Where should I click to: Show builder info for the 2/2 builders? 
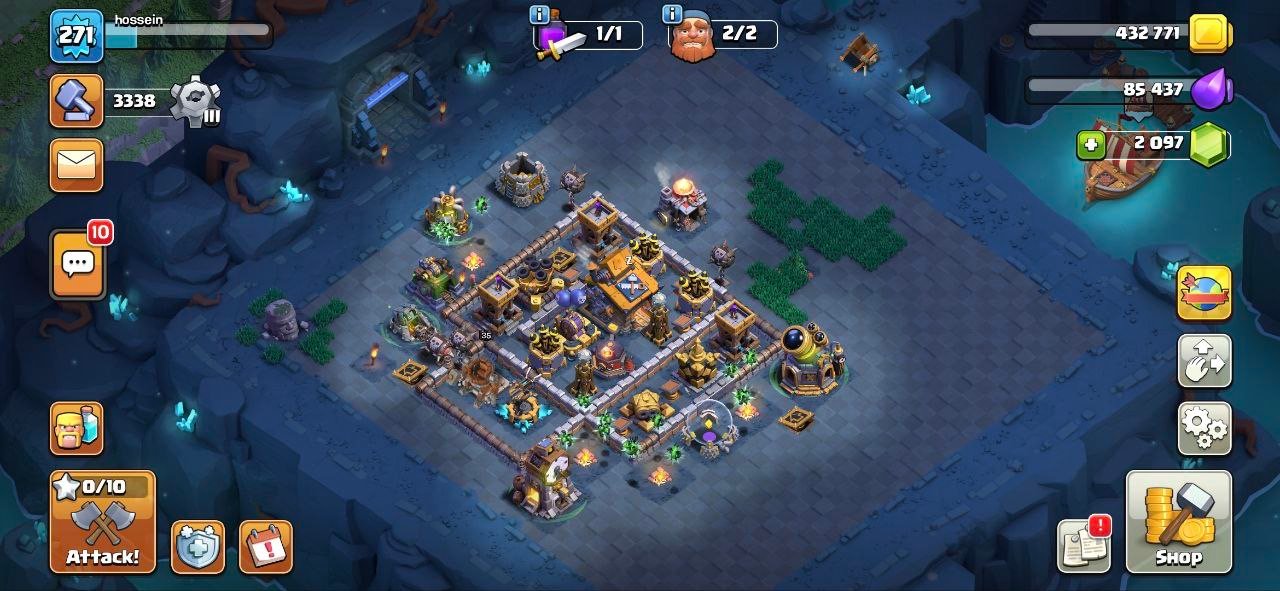click(673, 15)
